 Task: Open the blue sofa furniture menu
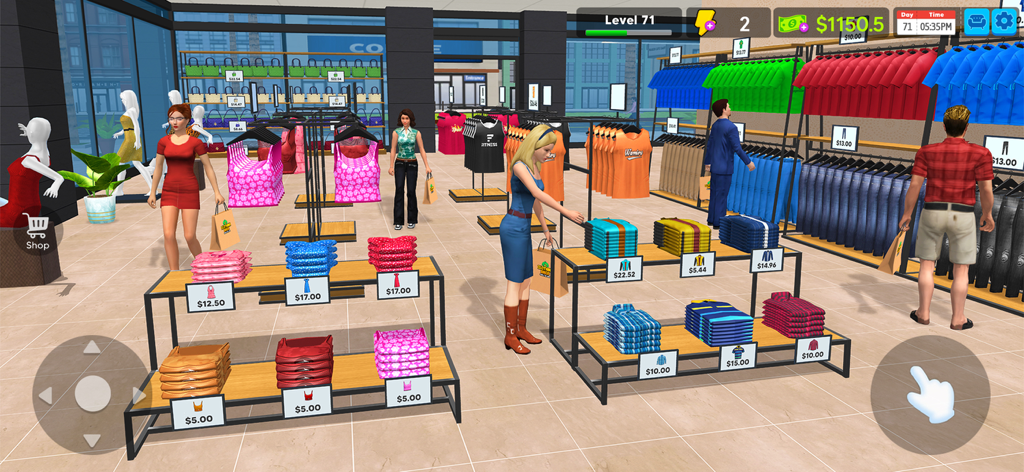976,21
